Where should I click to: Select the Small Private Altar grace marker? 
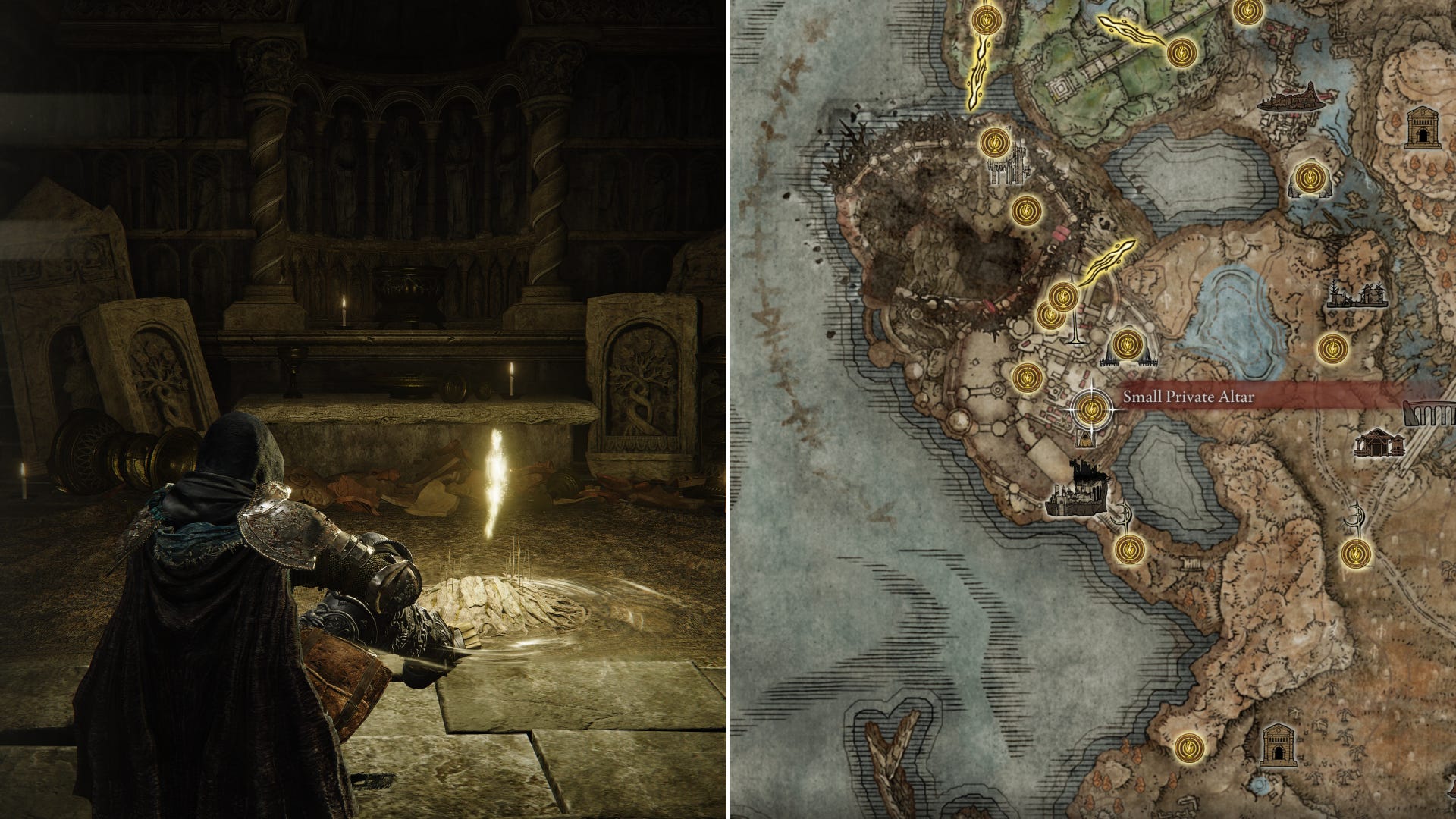[x=1092, y=409]
